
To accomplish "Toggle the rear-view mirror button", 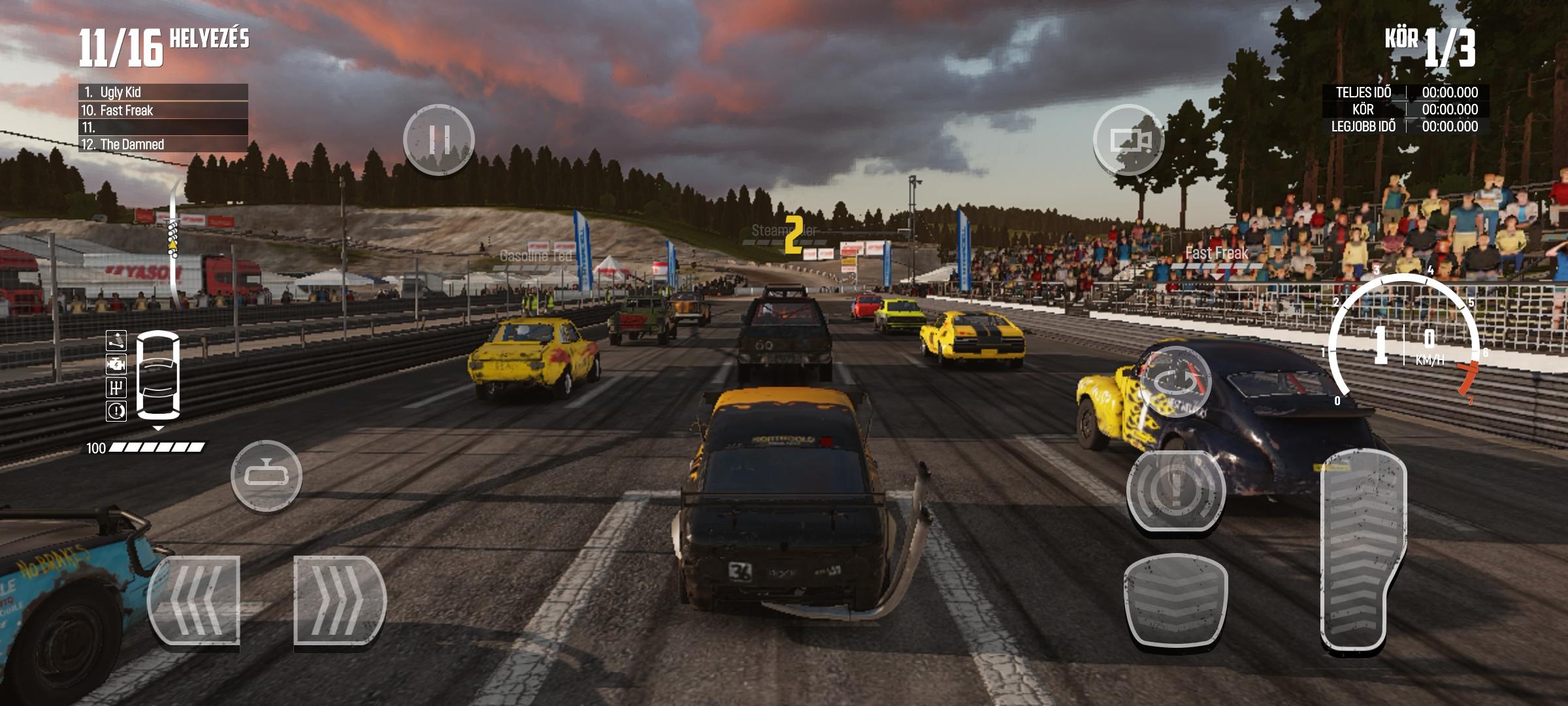I will click(x=267, y=476).
